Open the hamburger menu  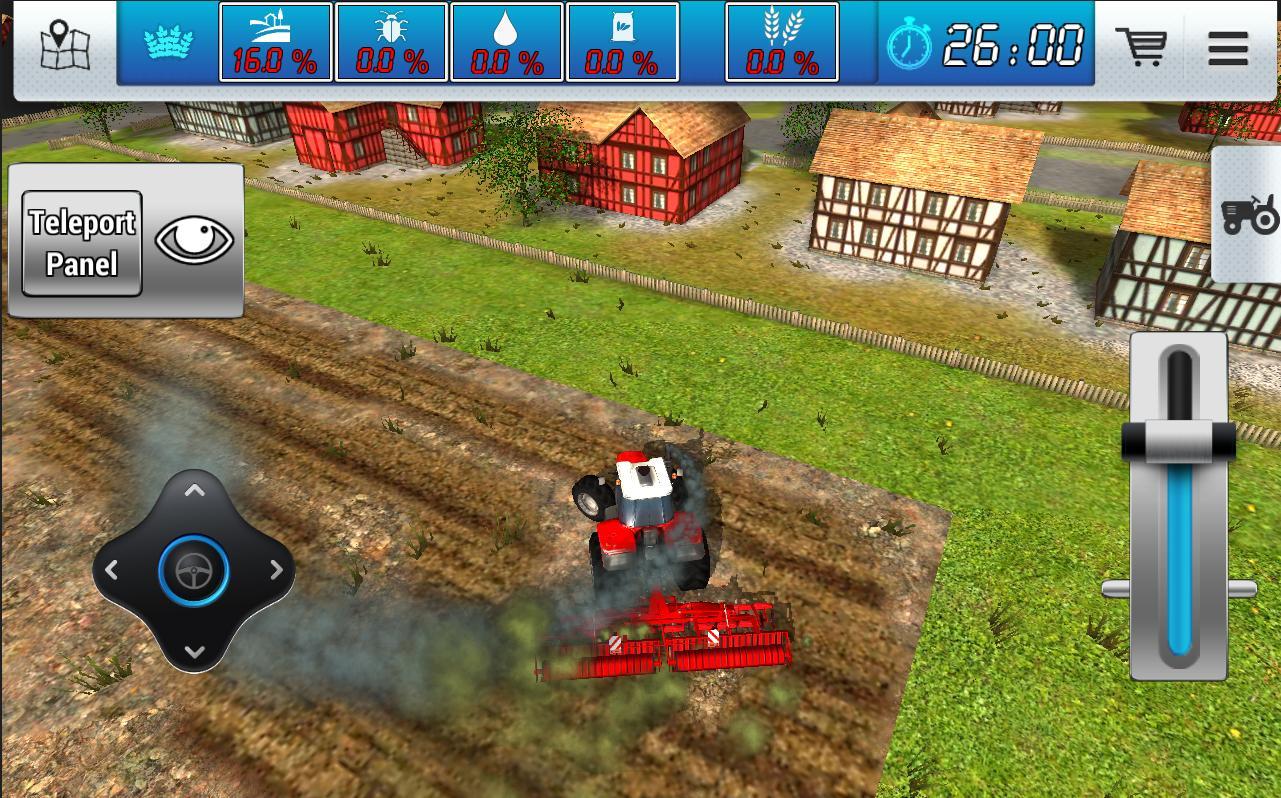tap(1228, 48)
